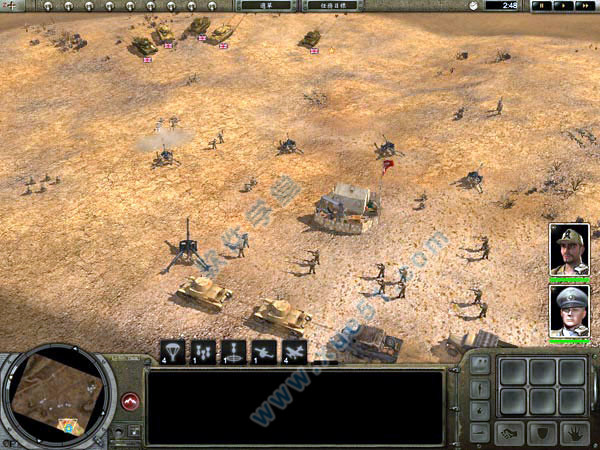This screenshot has width=600, height=450.
Task: Activate the supply drop zone power
Action: pos(233,351)
